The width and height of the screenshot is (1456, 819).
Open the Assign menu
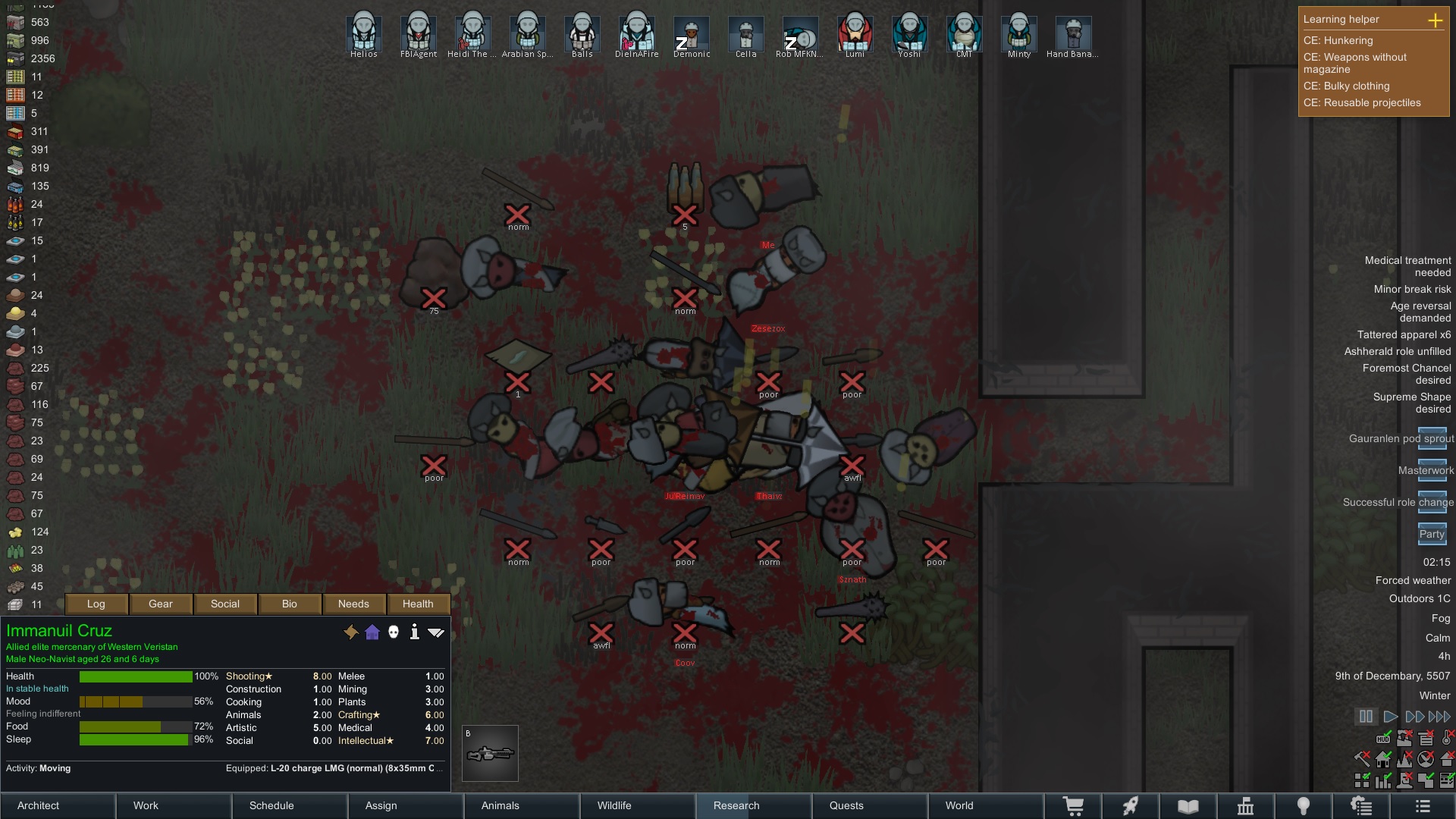pyautogui.click(x=381, y=805)
